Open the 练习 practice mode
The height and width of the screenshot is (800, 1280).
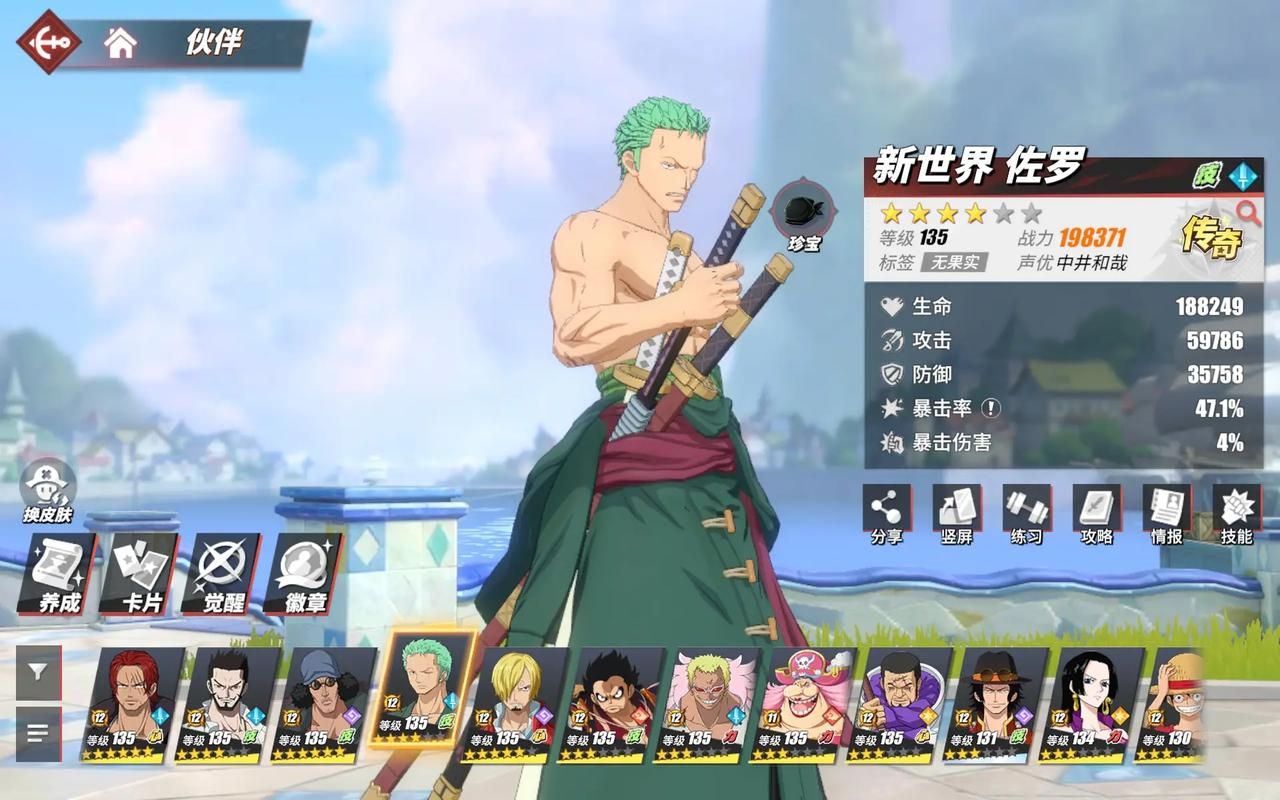click(x=1027, y=514)
